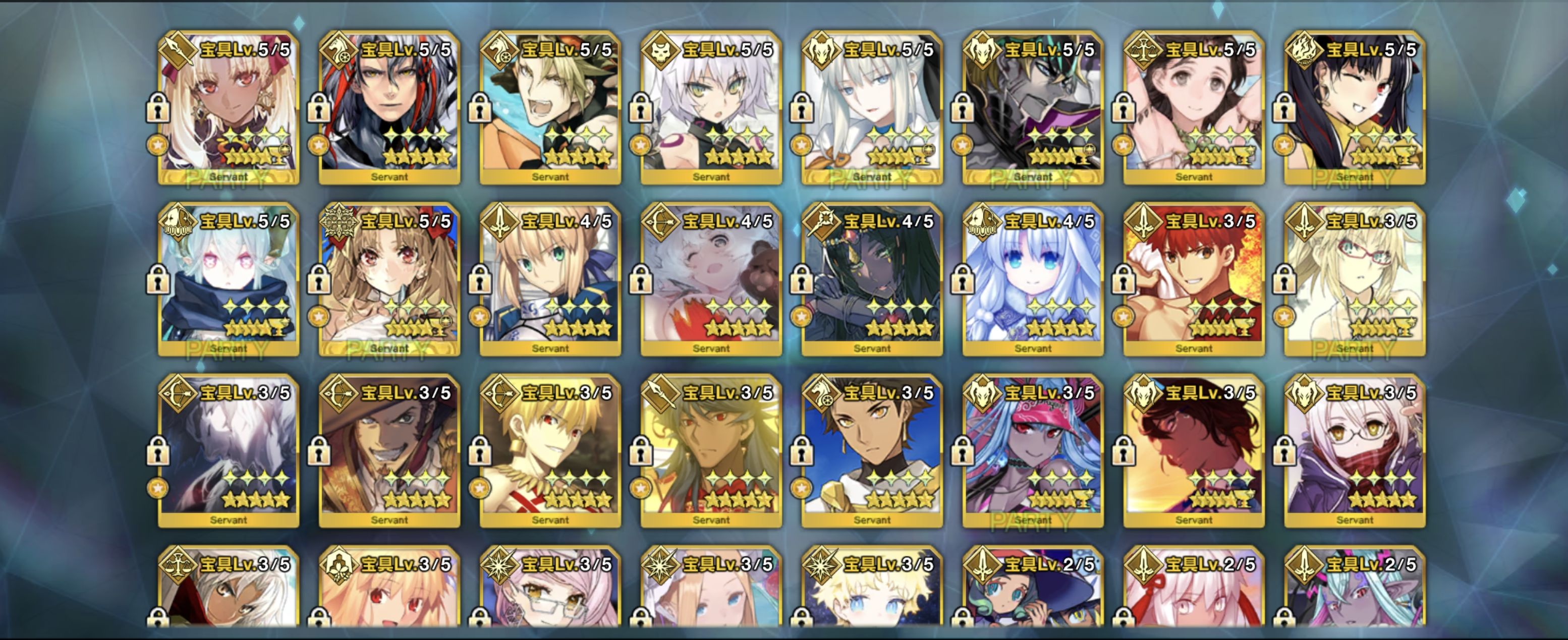Select the dark-skinned blonde Lancer with red bows
This screenshot has width=1568, height=640.
[229, 108]
